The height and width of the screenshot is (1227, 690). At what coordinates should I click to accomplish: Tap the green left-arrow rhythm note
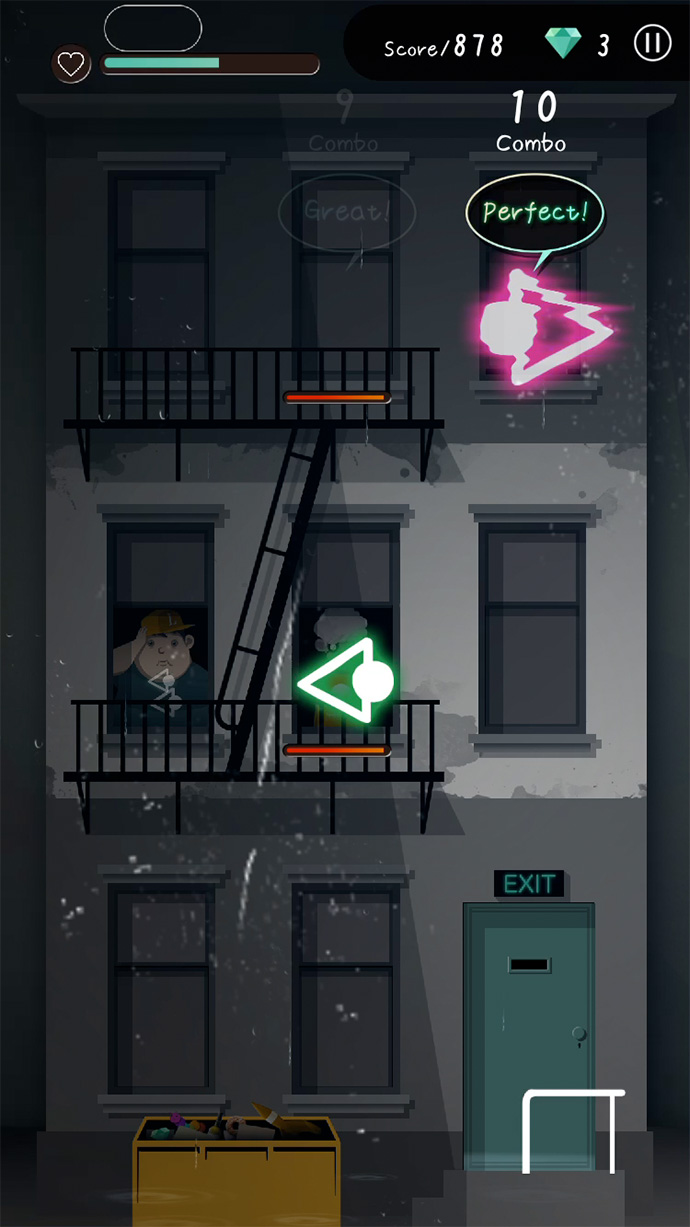(348, 682)
